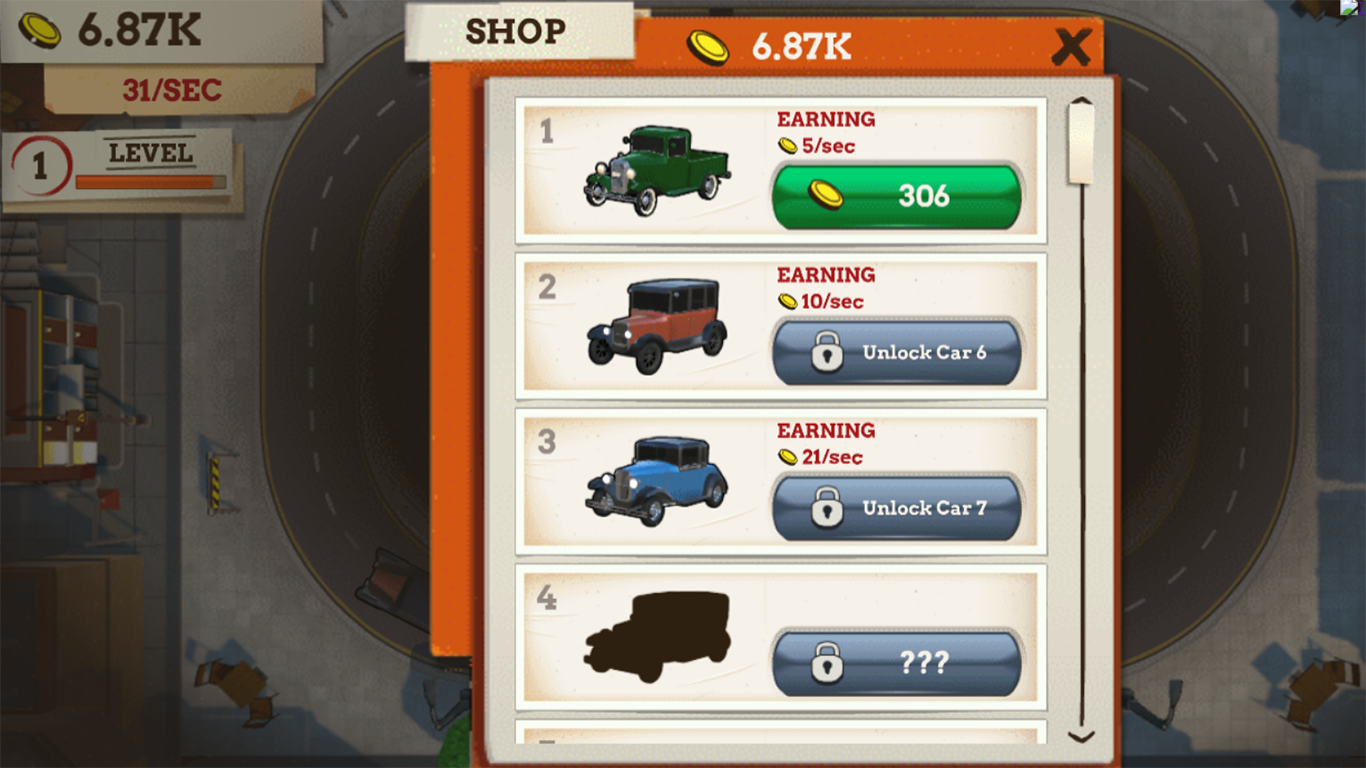
Task: Click the padlock icon on Unlock Car 7 button
Action: (826, 509)
